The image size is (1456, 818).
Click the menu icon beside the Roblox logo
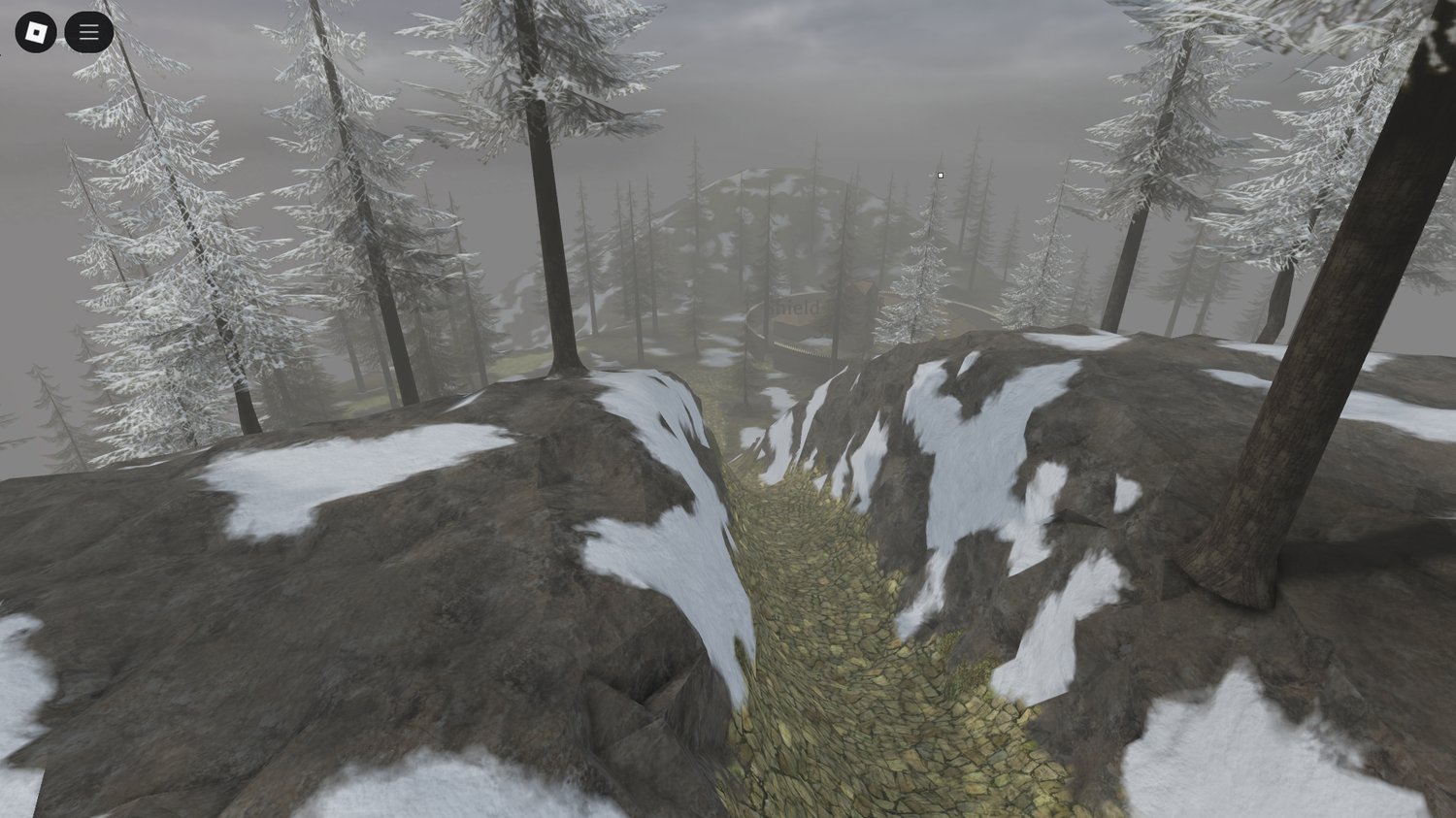pyautogui.click(x=88, y=31)
